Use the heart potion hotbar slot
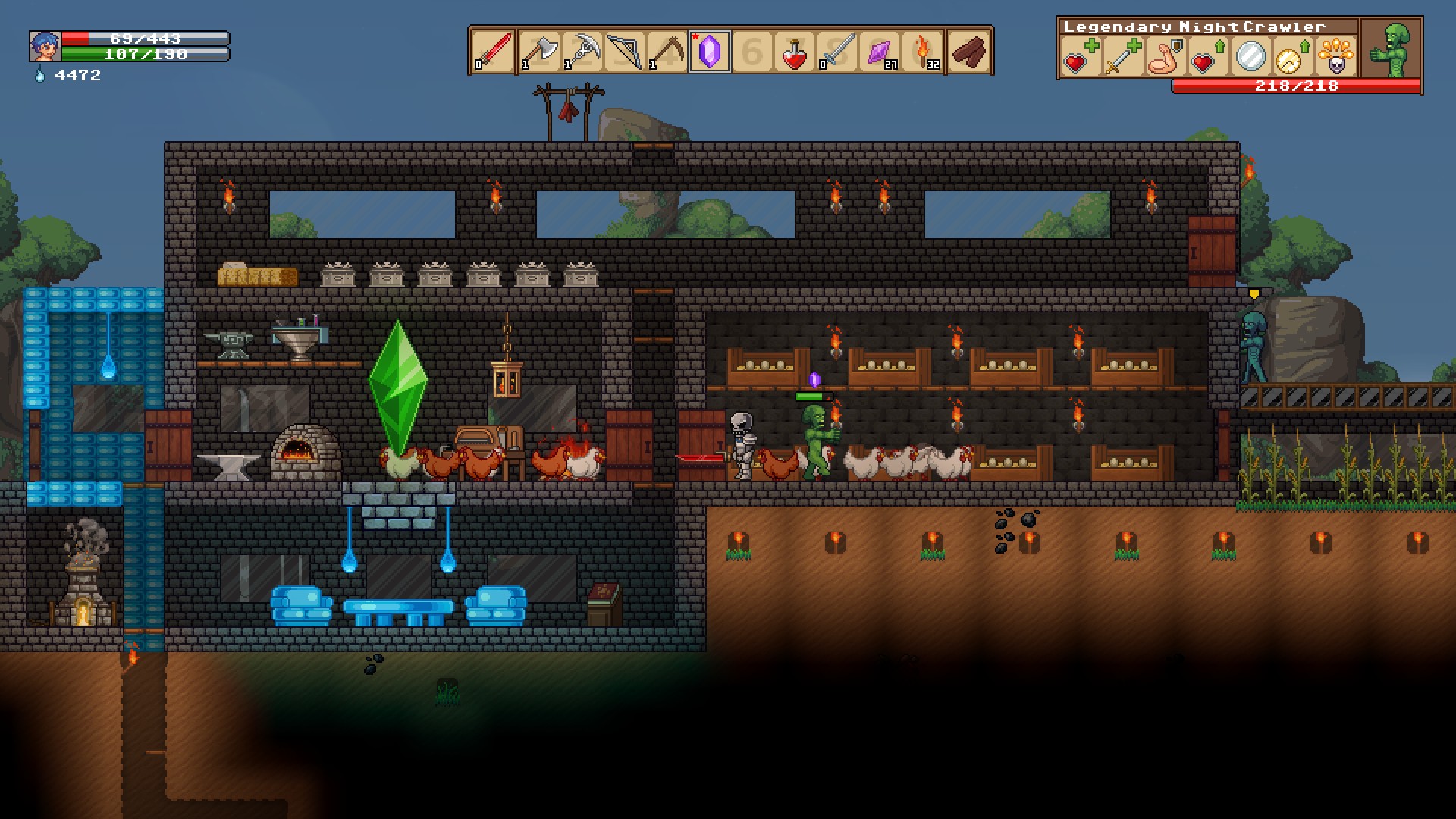 tap(794, 52)
